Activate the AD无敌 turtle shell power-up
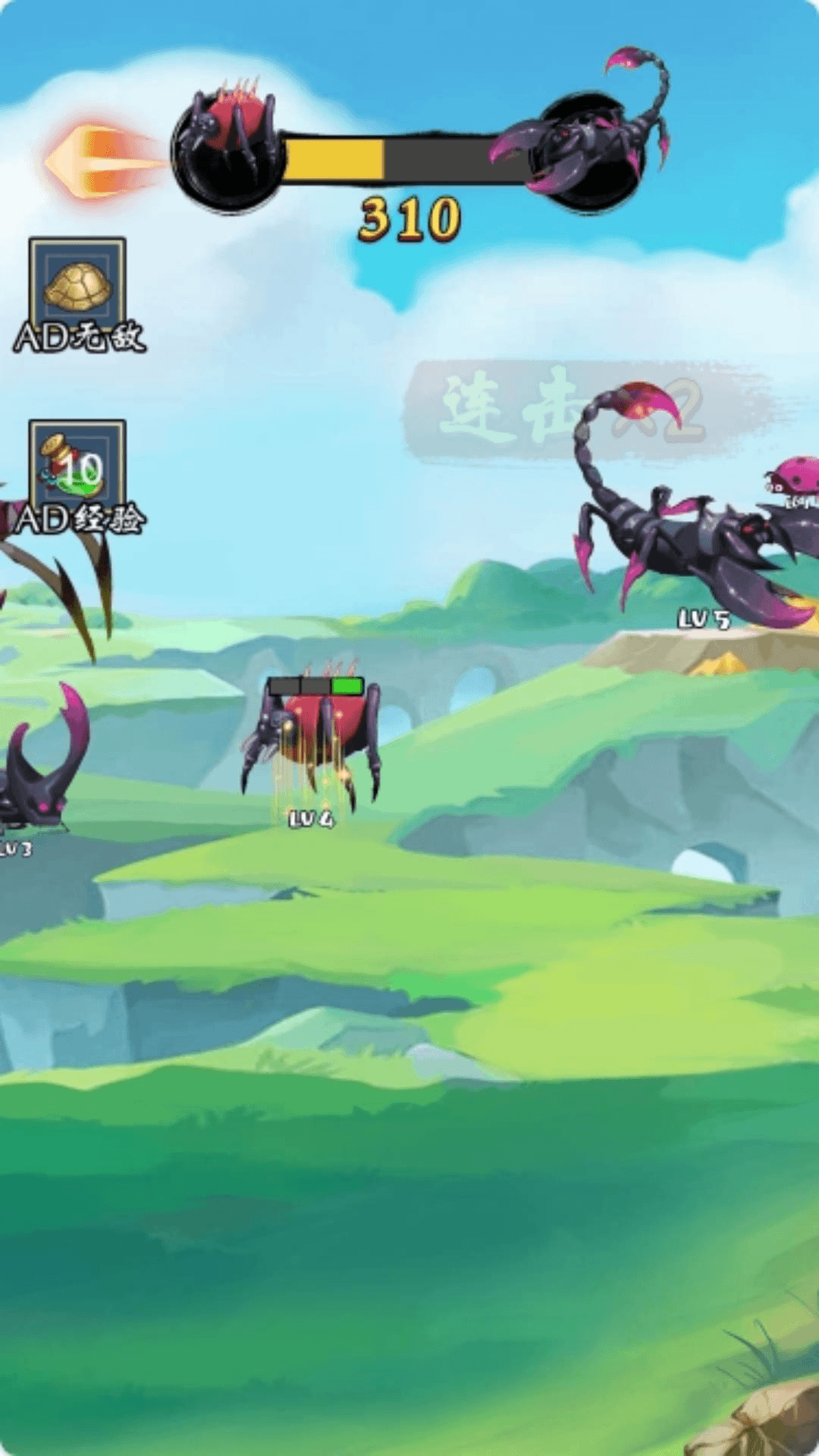819x1456 pixels. tap(77, 285)
